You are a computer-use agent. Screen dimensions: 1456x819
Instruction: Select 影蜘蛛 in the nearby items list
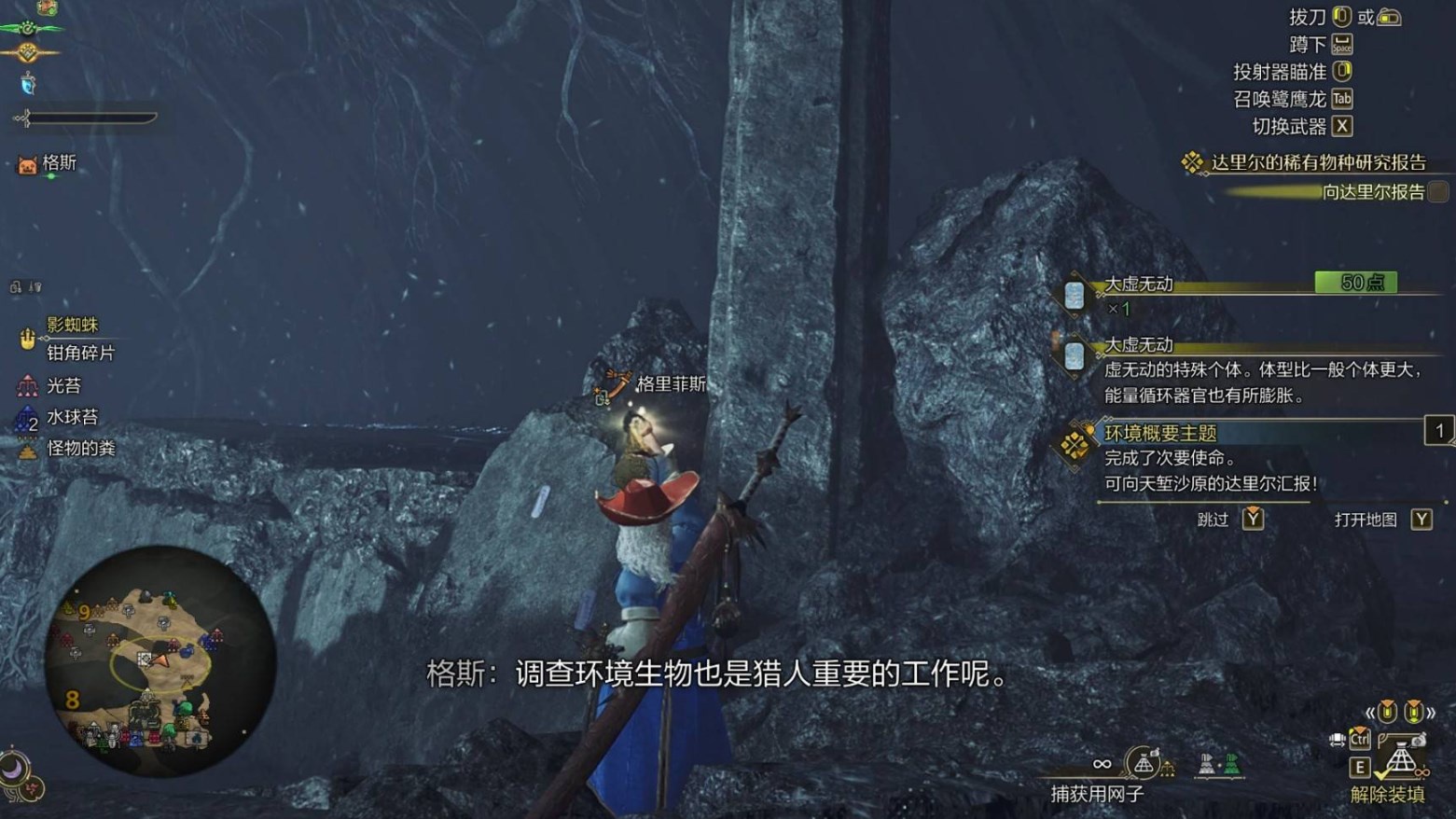(72, 325)
